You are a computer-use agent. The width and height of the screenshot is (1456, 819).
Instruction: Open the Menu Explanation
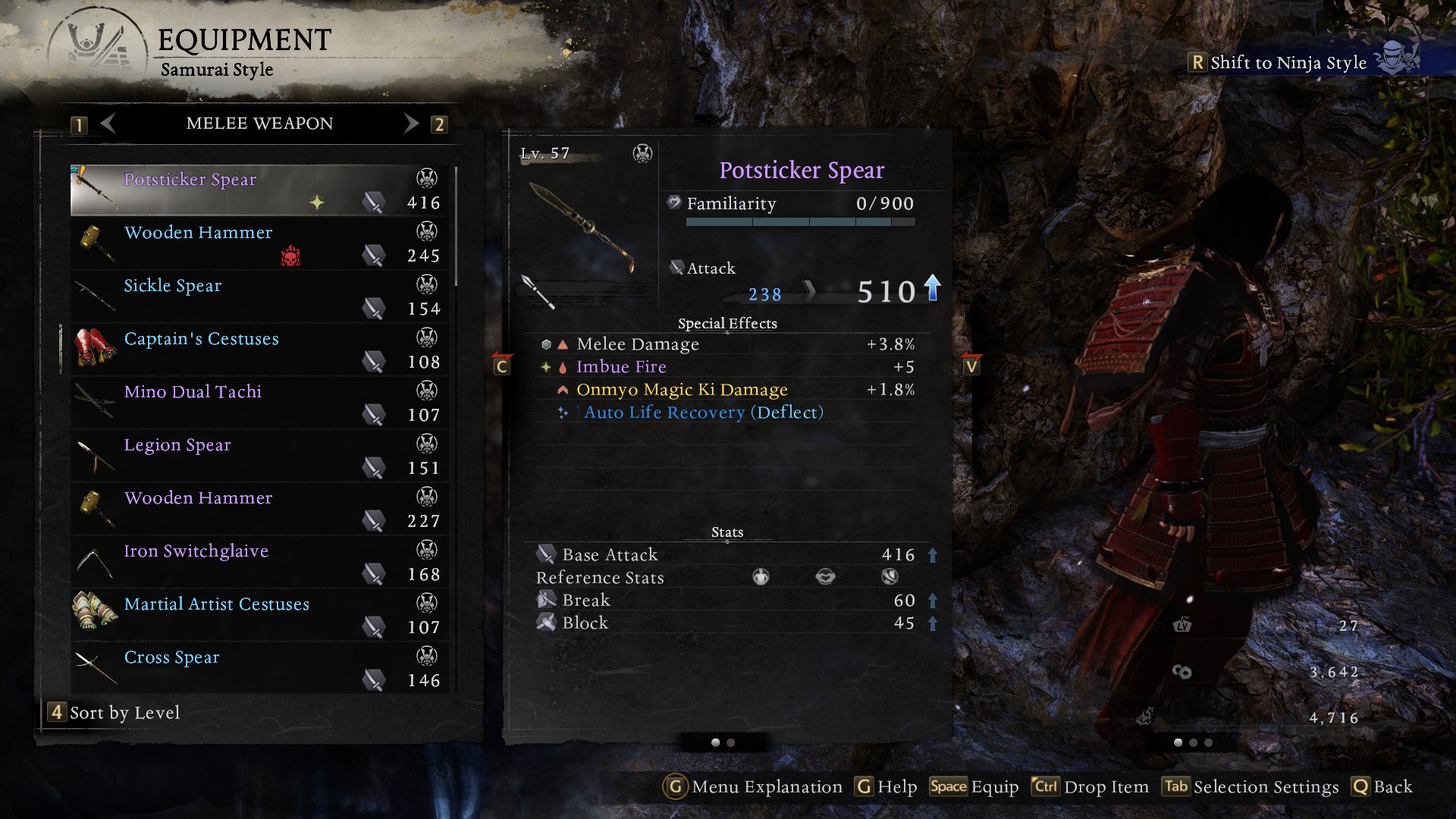coord(753,787)
